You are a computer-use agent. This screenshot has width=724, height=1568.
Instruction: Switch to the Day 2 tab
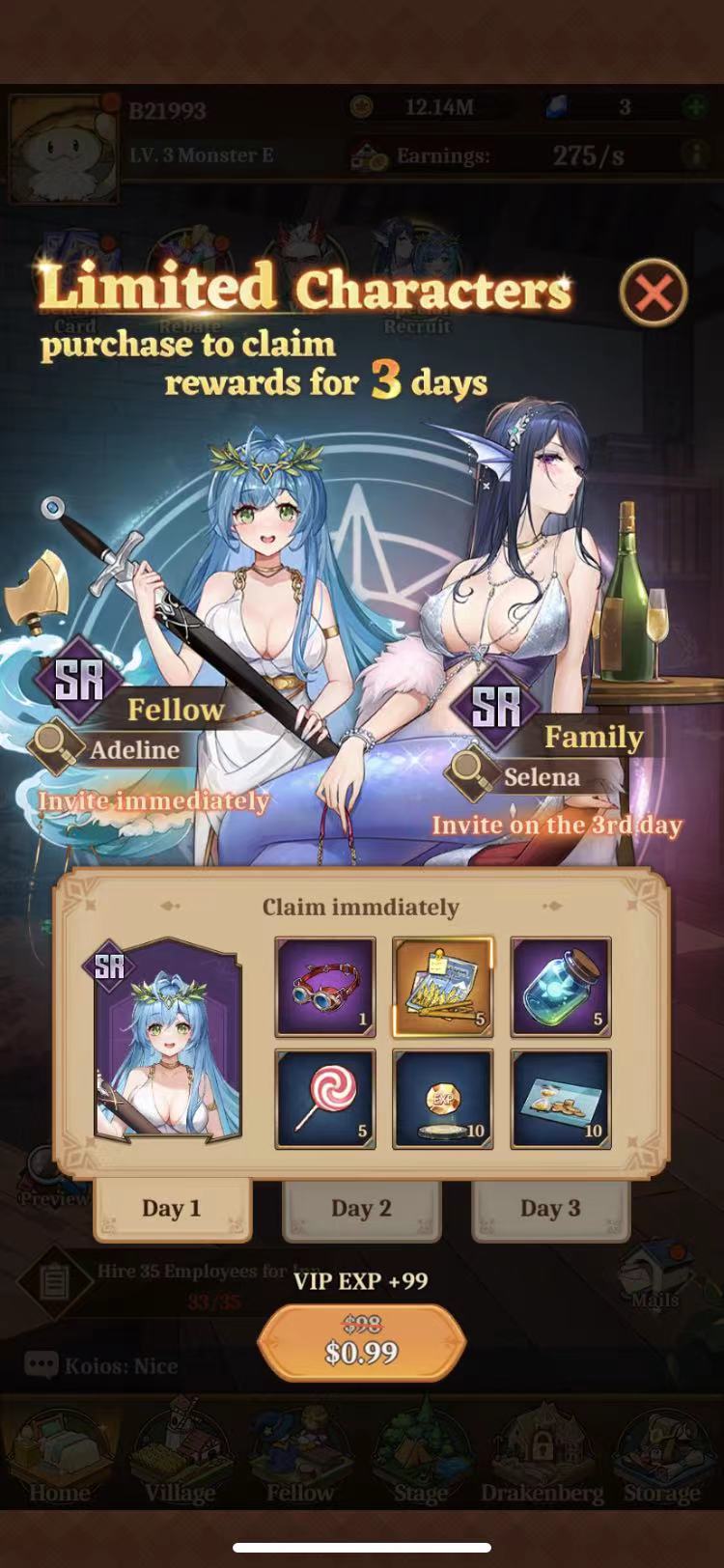click(x=361, y=1208)
